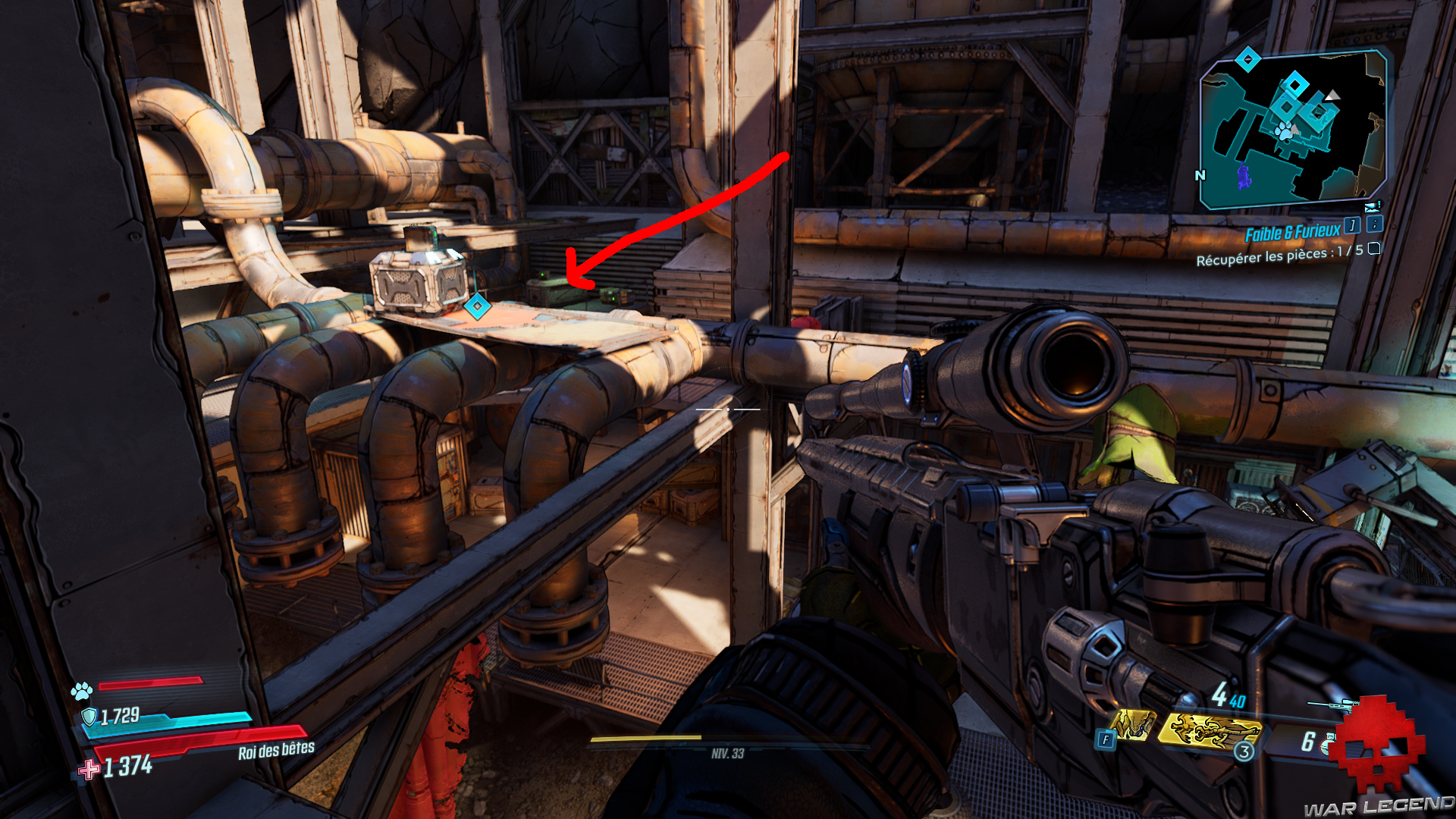
Task: Expand the ';' key mission indicator
Action: coord(1374,225)
